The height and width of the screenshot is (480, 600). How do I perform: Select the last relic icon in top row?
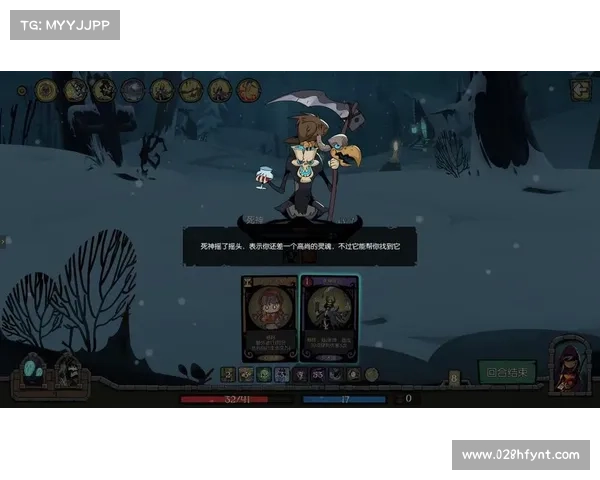pos(248,90)
